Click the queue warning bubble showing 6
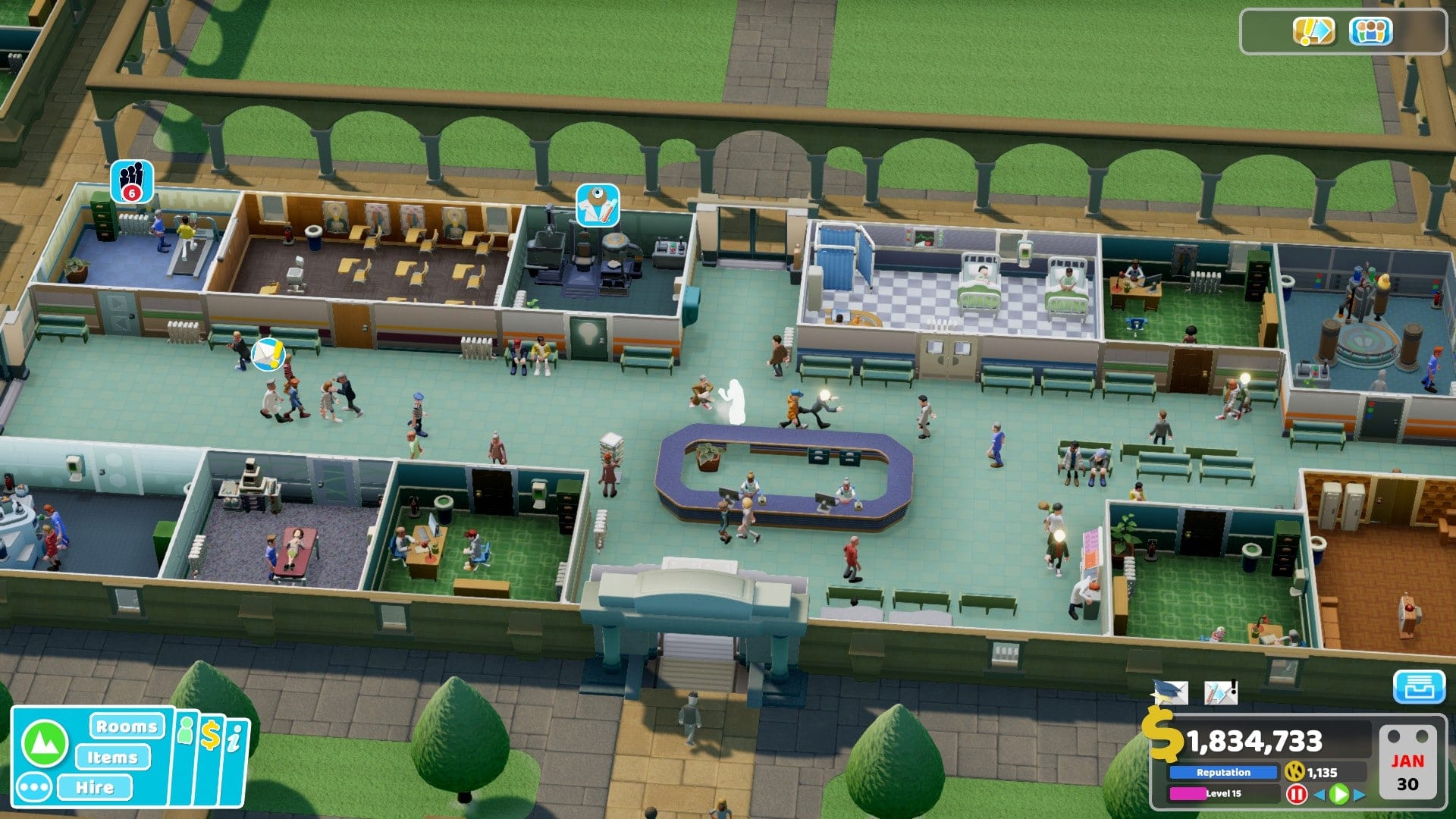 (x=131, y=181)
